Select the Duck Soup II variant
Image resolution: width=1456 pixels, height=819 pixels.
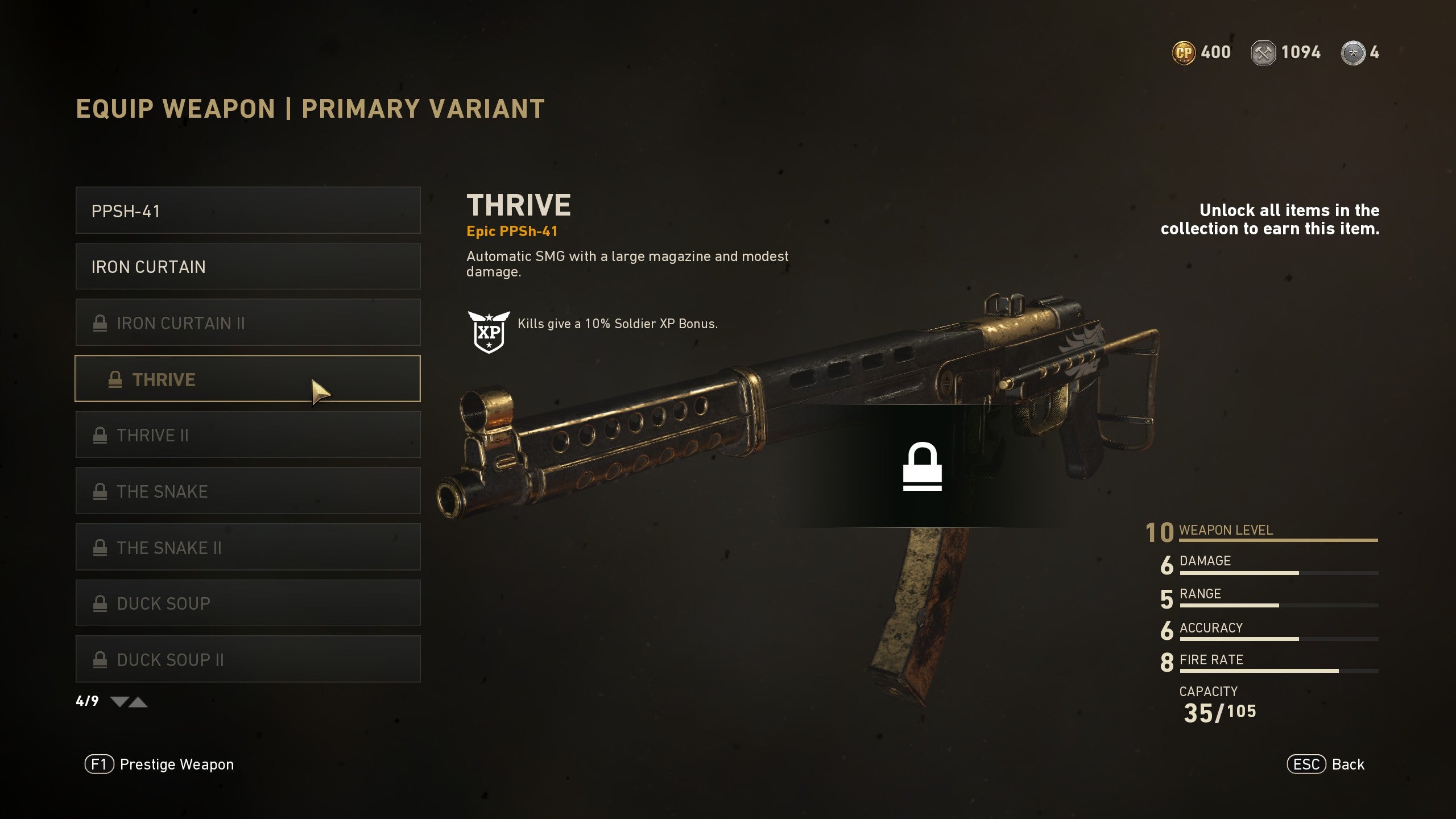click(247, 659)
